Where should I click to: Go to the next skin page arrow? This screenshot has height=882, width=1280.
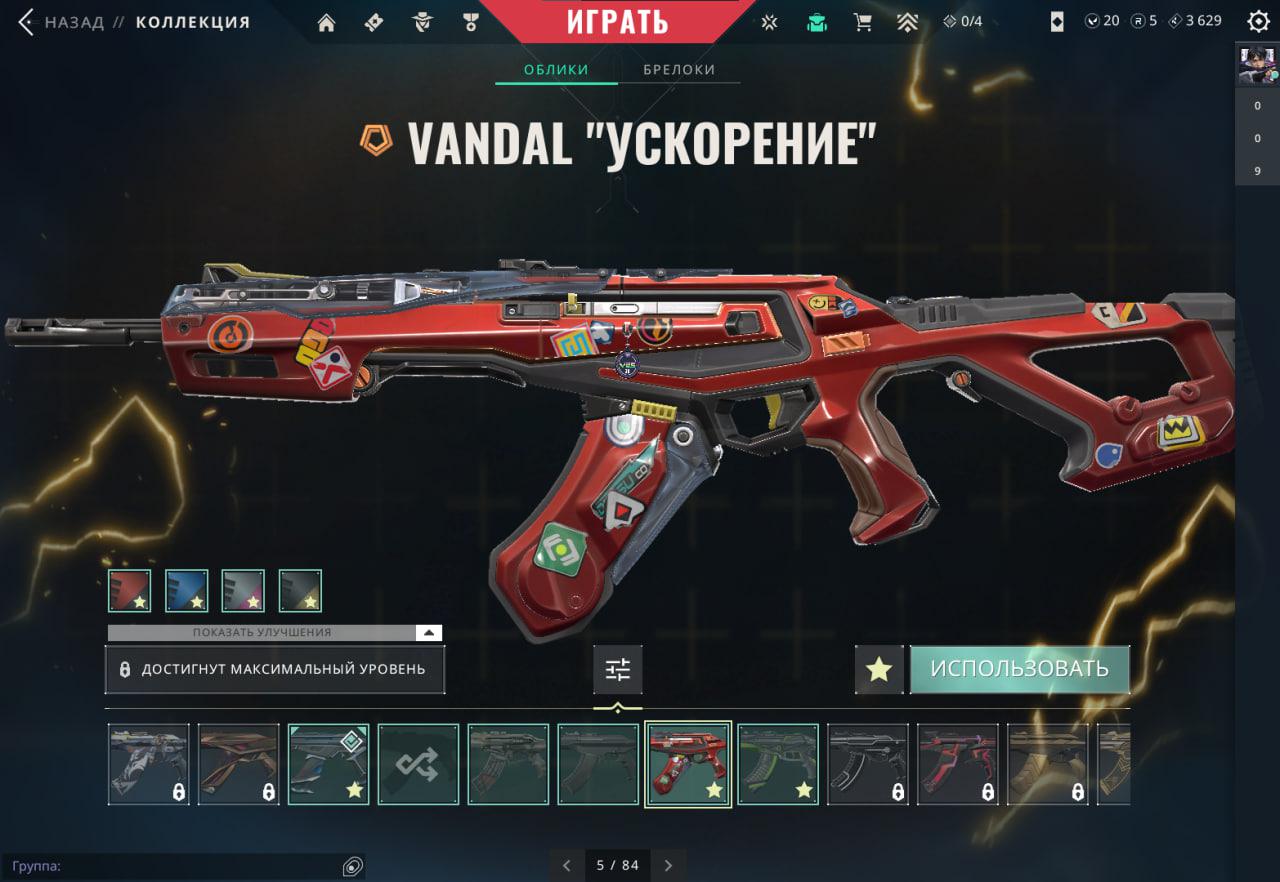click(669, 865)
